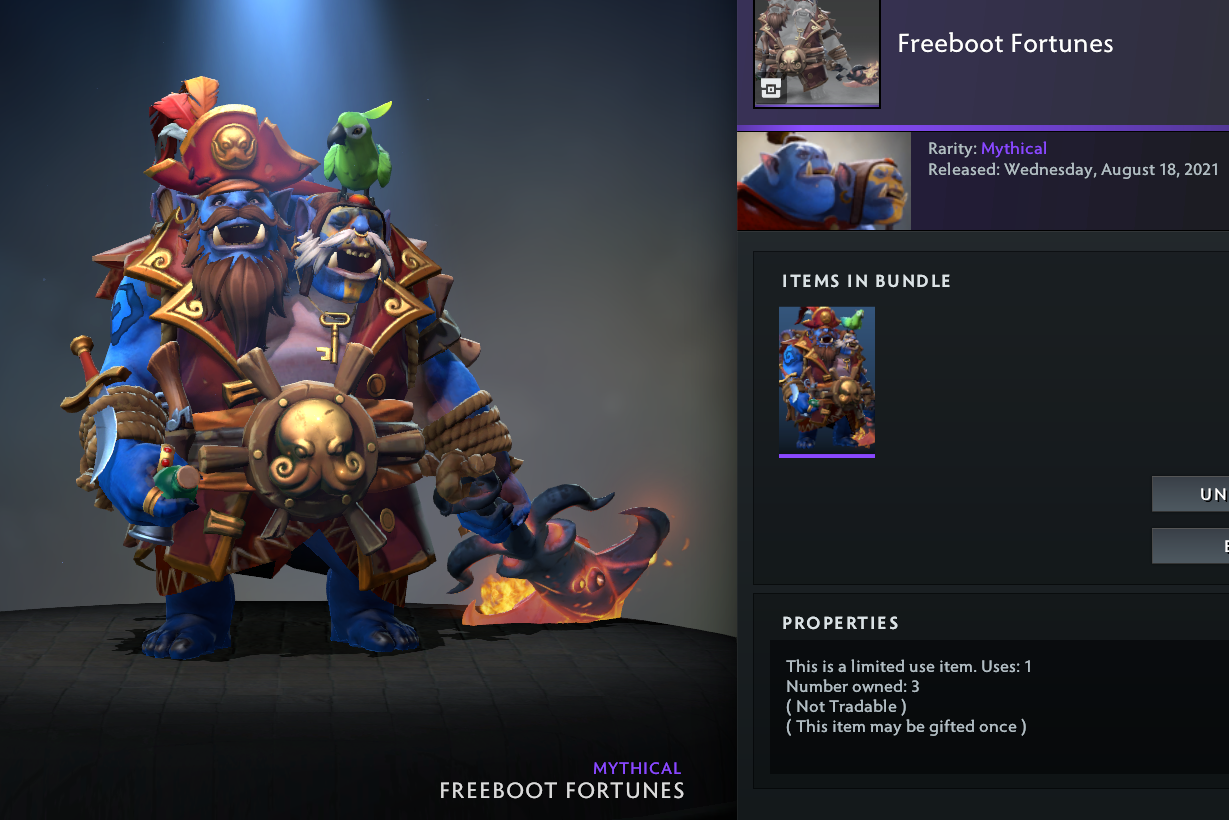The width and height of the screenshot is (1229, 820).
Task: Select the bundle item thumbnail under Items in Bundle
Action: pos(827,380)
